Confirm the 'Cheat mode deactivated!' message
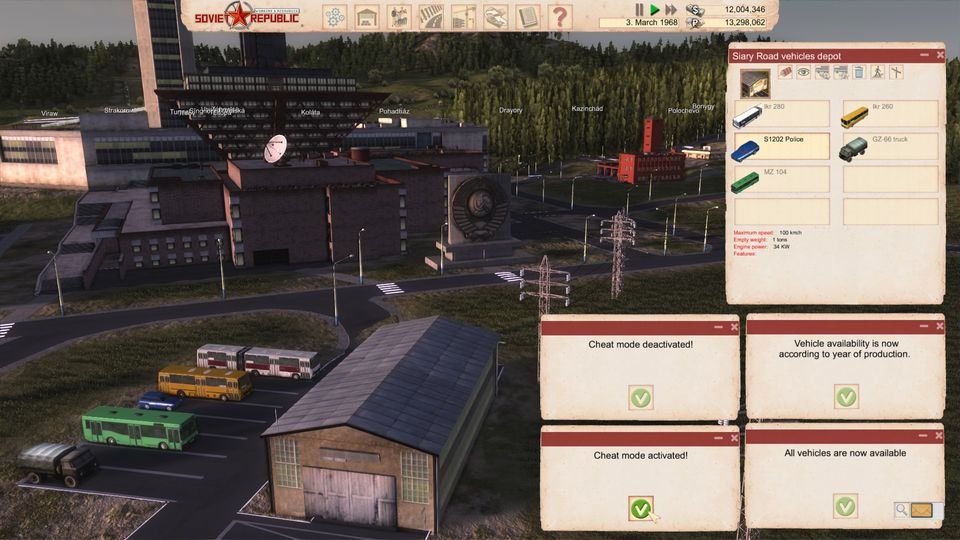This screenshot has height=540, width=960. (641, 397)
